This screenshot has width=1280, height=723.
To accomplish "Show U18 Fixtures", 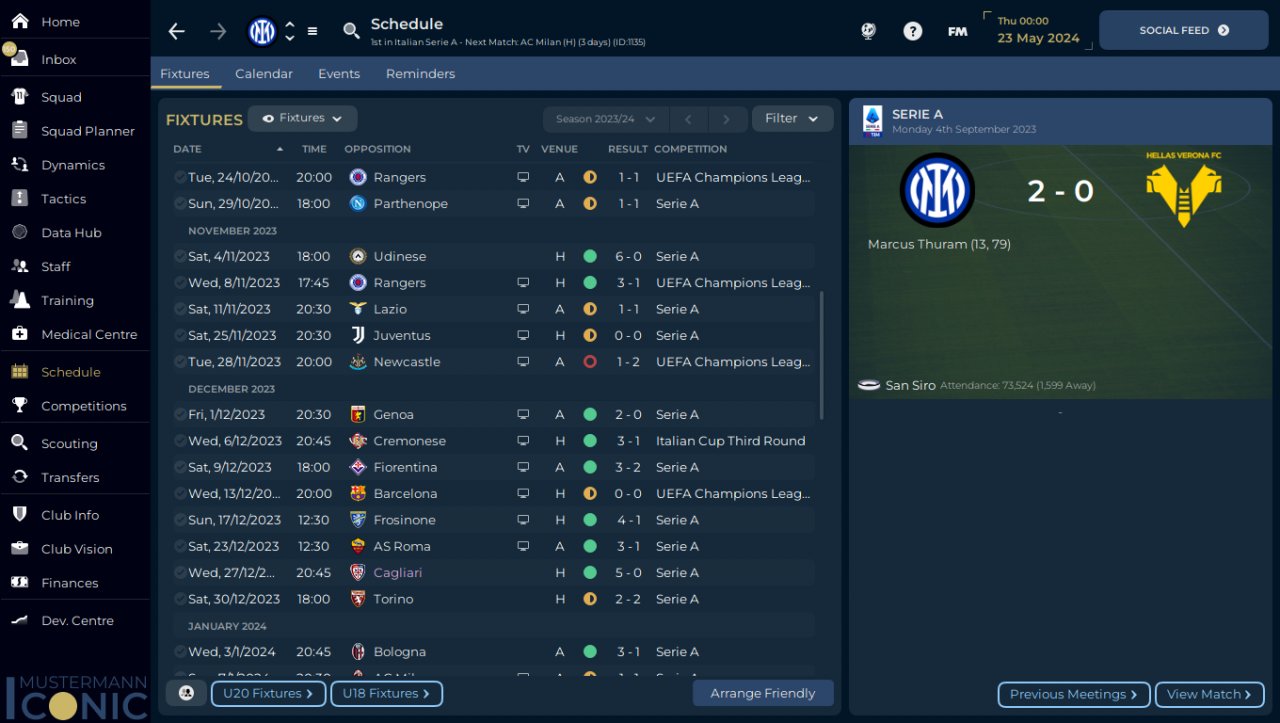I will (386, 693).
